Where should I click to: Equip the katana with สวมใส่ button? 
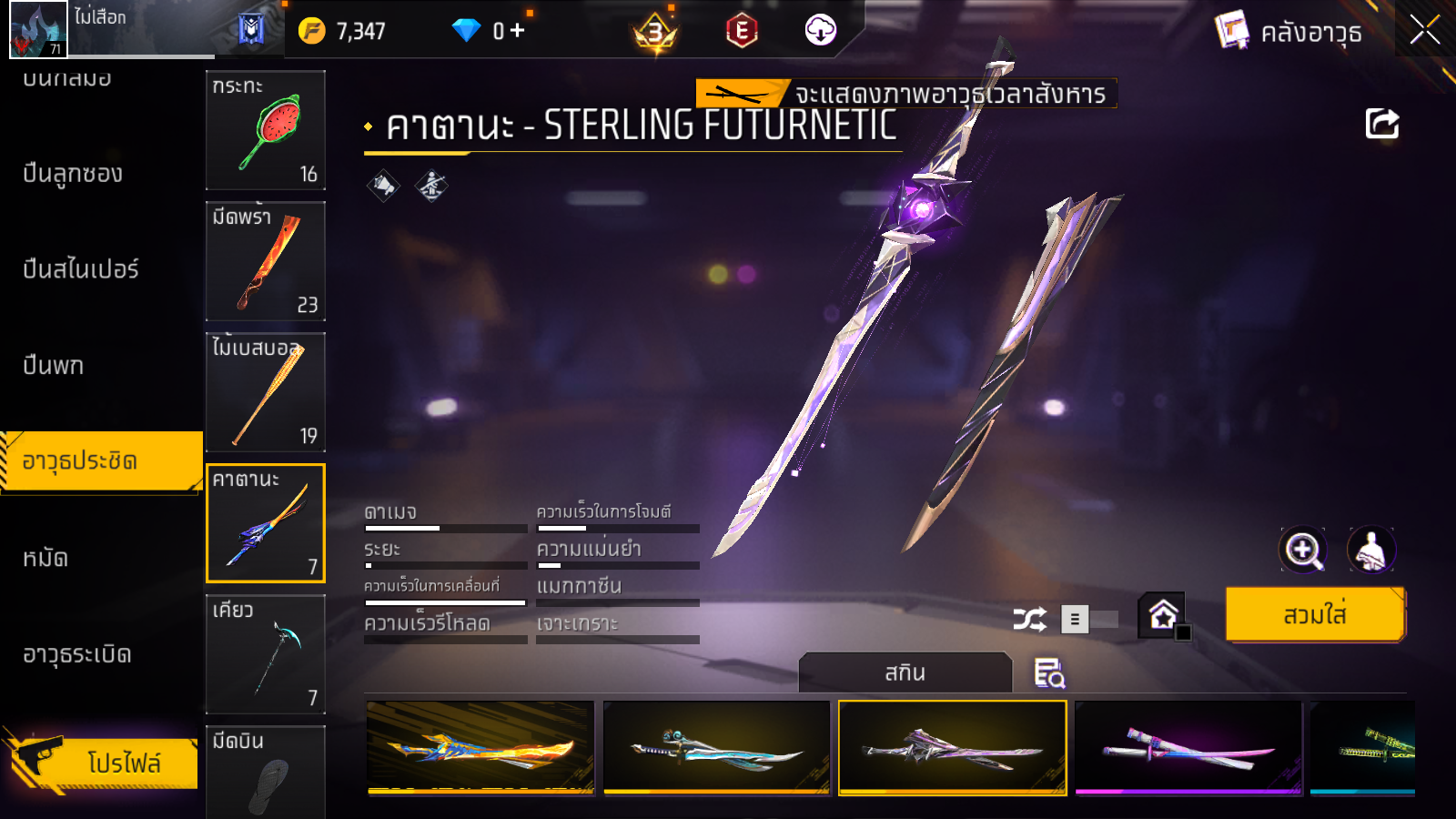[x=1315, y=615]
